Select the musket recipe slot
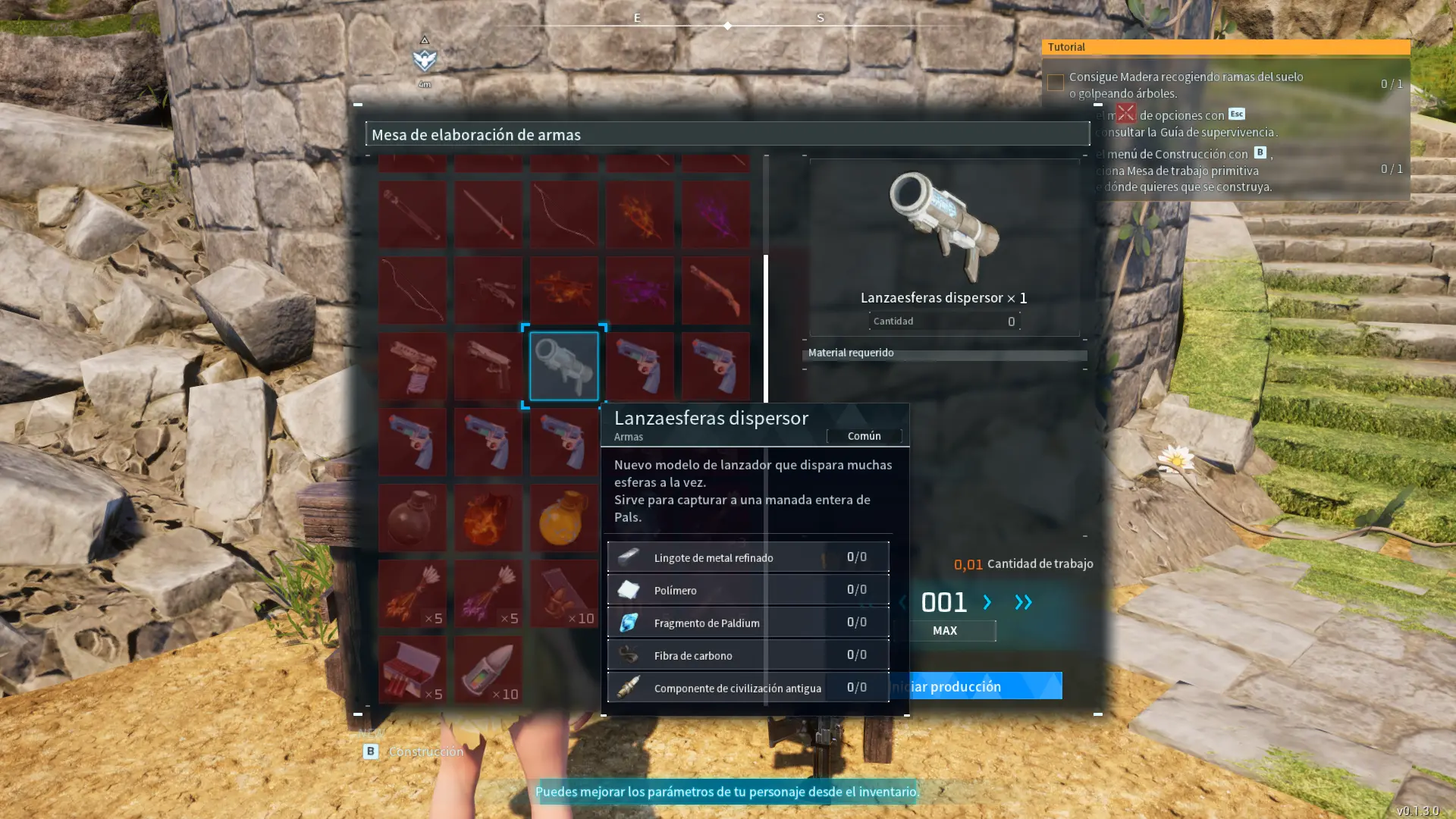 pyautogui.click(x=715, y=290)
